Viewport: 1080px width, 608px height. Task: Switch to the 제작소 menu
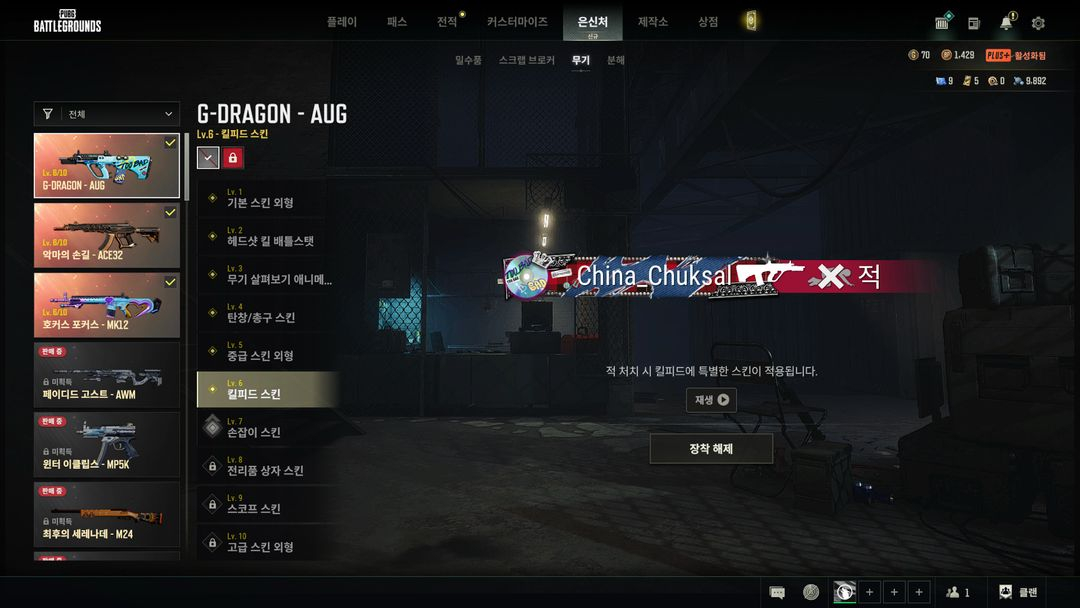(652, 22)
